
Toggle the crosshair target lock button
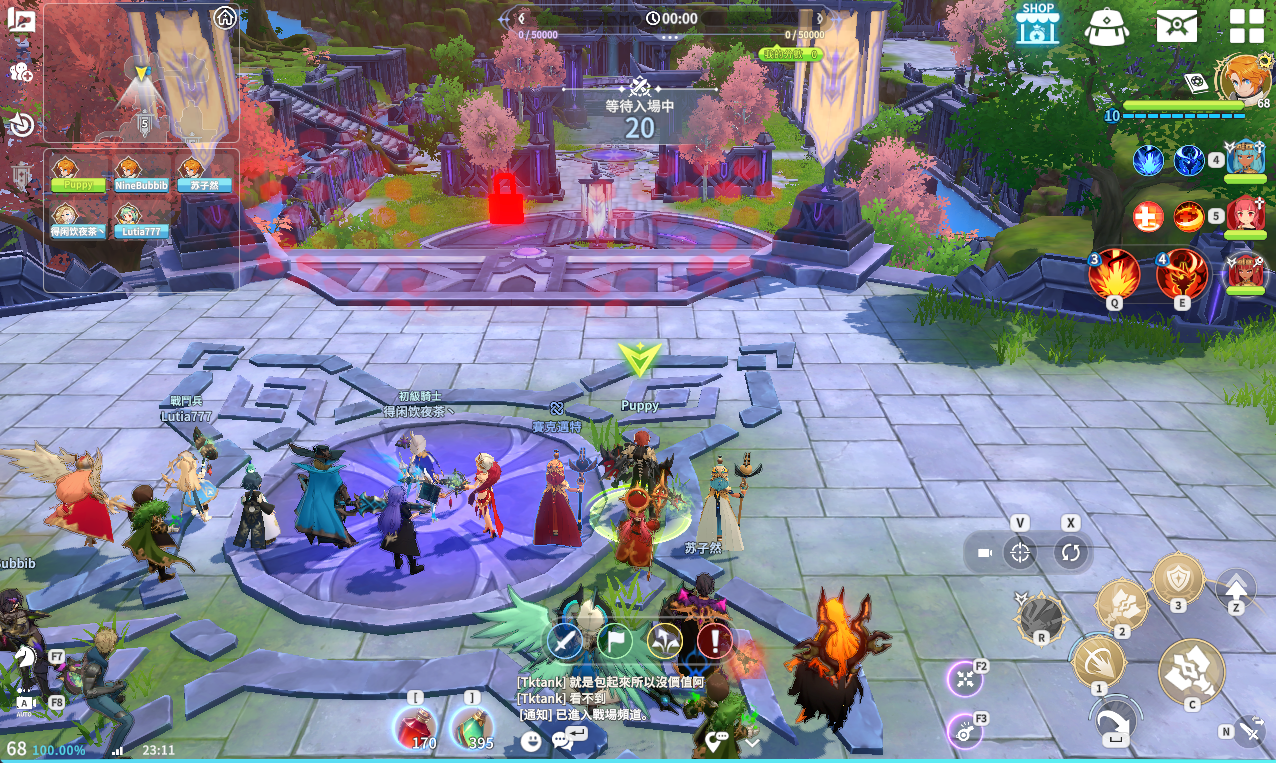pyautogui.click(x=1020, y=553)
